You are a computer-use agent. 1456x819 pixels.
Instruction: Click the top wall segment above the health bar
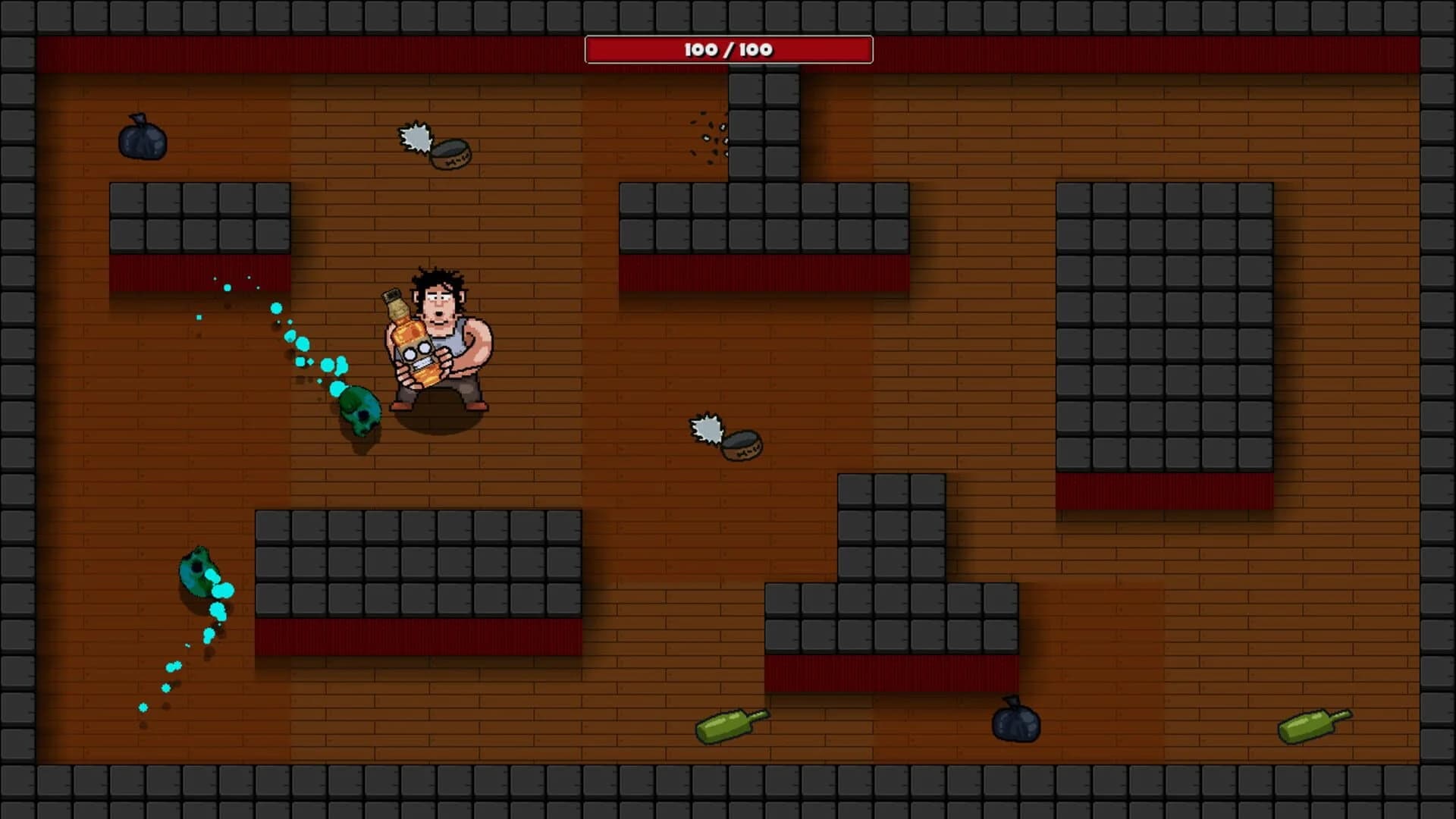pyautogui.click(x=728, y=15)
